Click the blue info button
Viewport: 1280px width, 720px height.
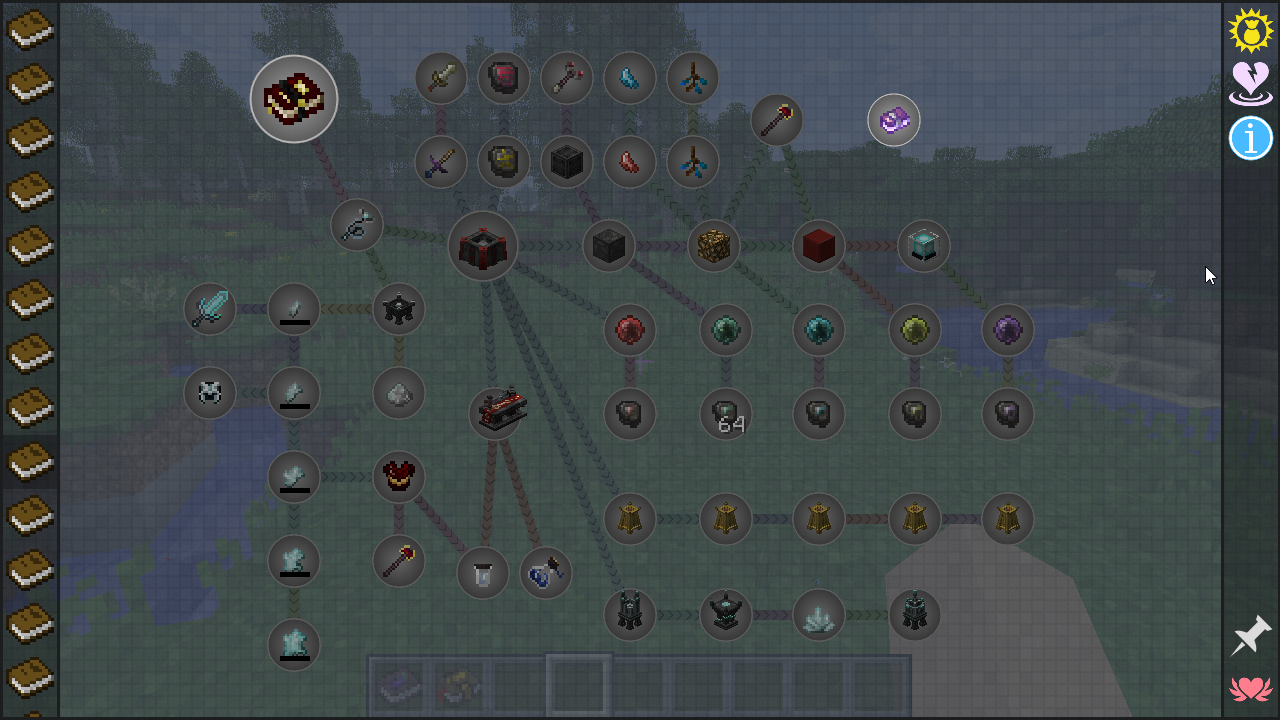point(1250,138)
